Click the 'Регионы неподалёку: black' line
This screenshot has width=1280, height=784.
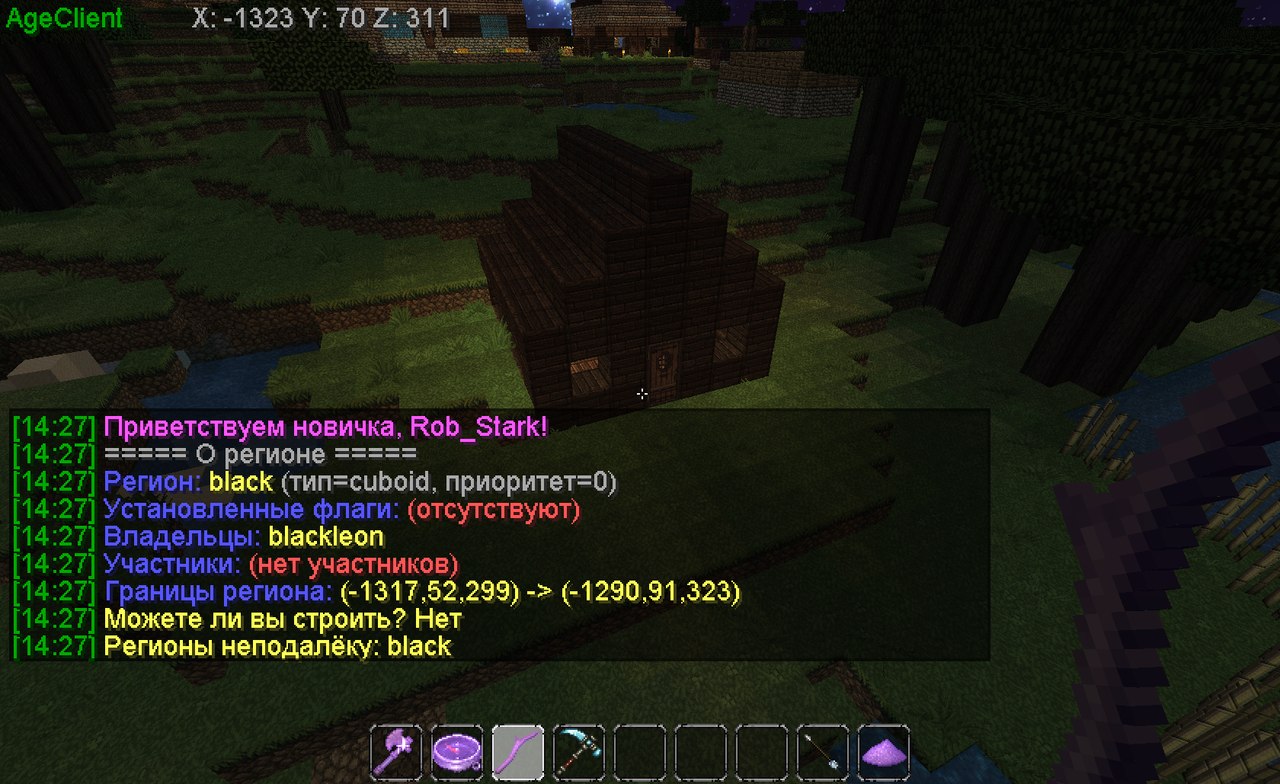tap(280, 646)
